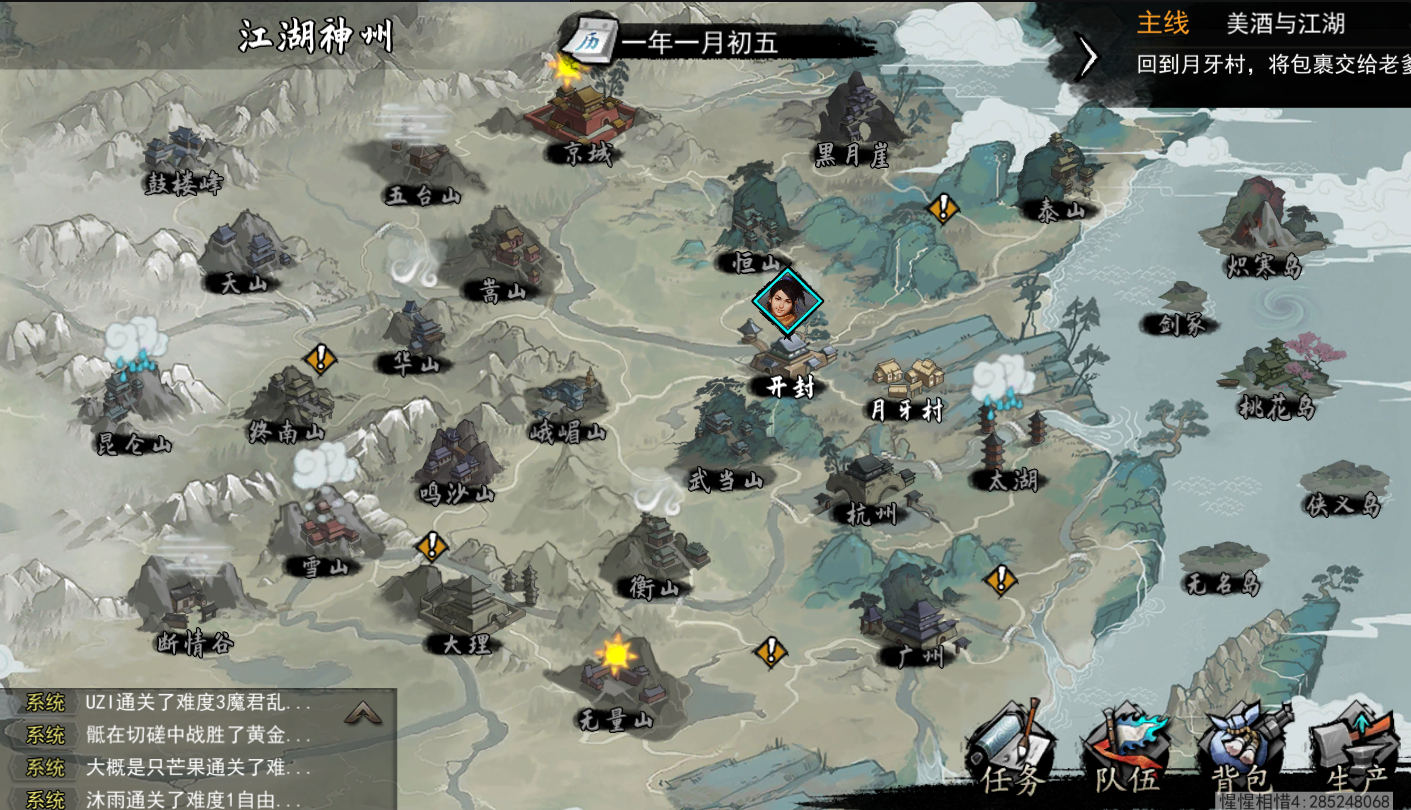Viewport: 1411px width, 810px height.
Task: Expand the system chat log arrow
Action: point(362,712)
